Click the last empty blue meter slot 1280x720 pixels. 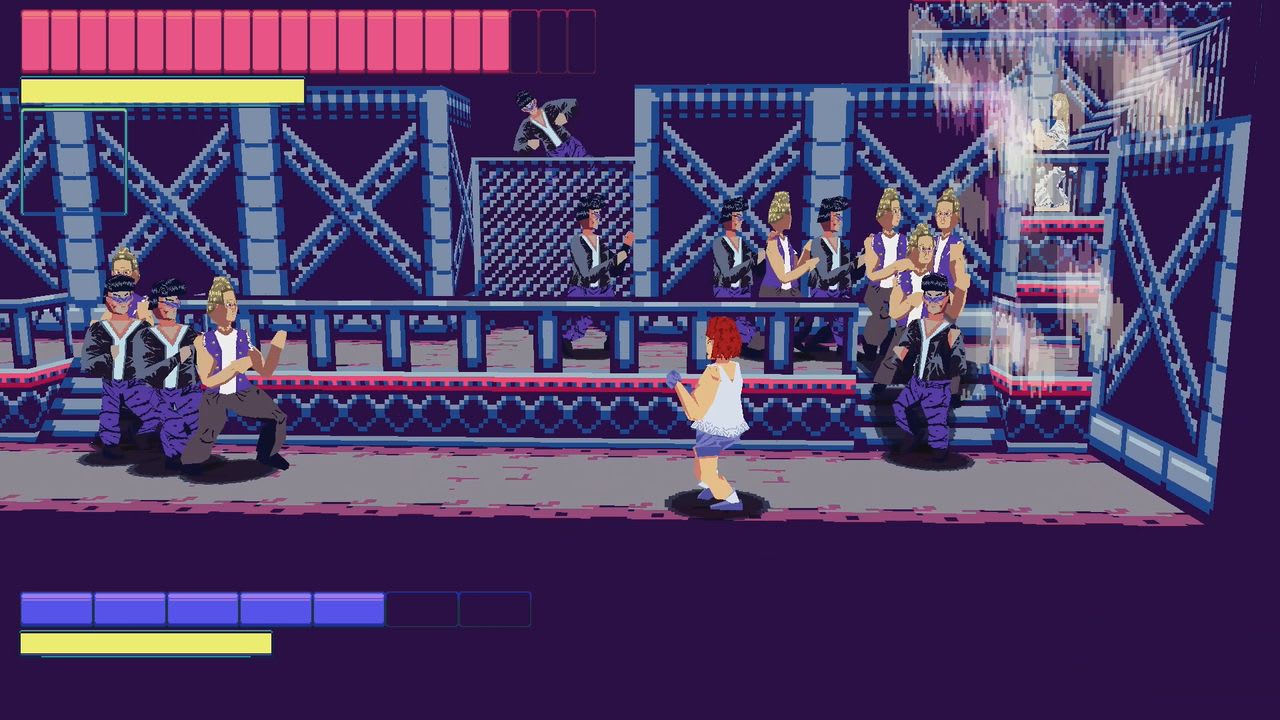click(x=495, y=605)
